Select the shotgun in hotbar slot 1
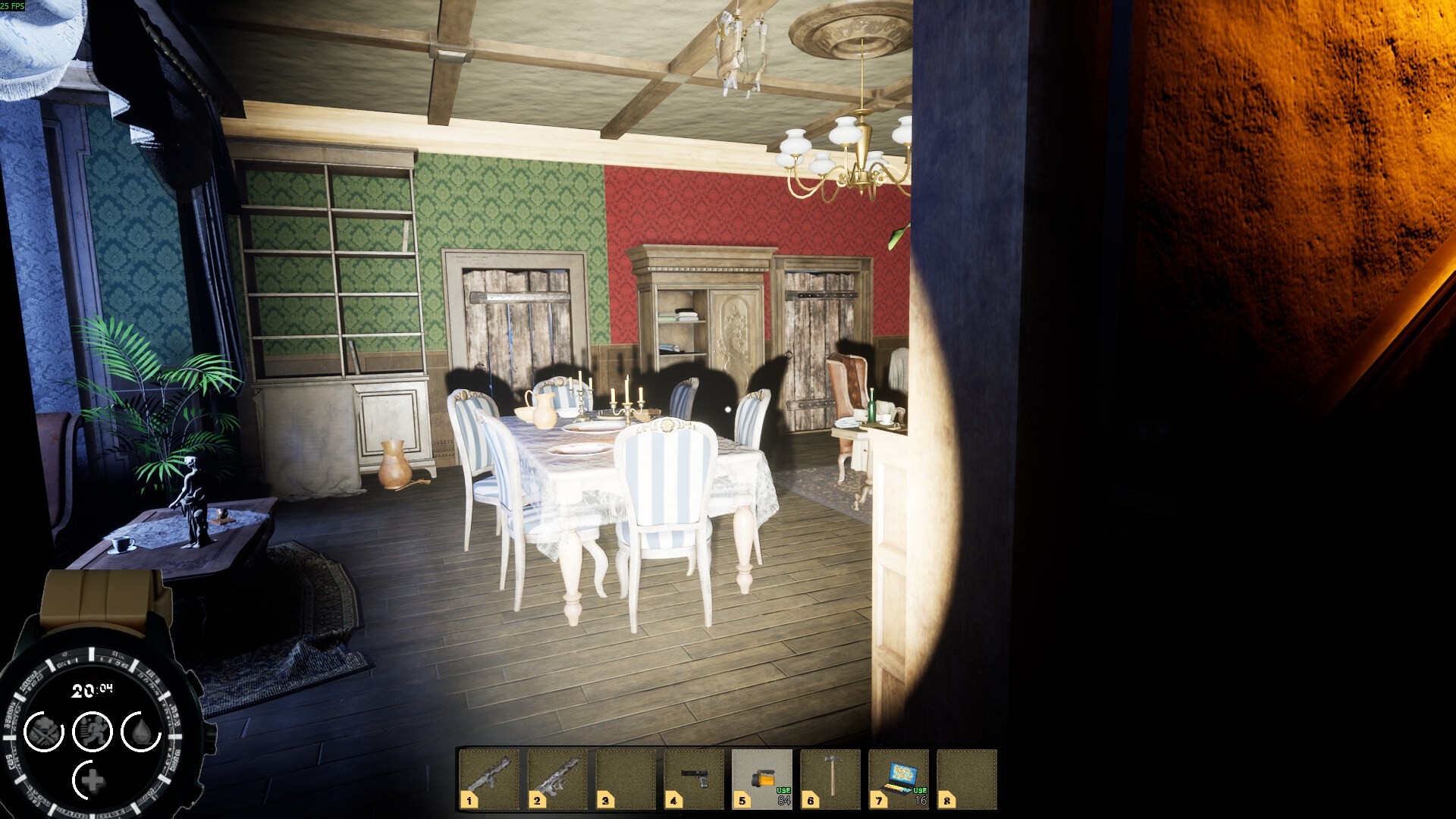 point(489,777)
